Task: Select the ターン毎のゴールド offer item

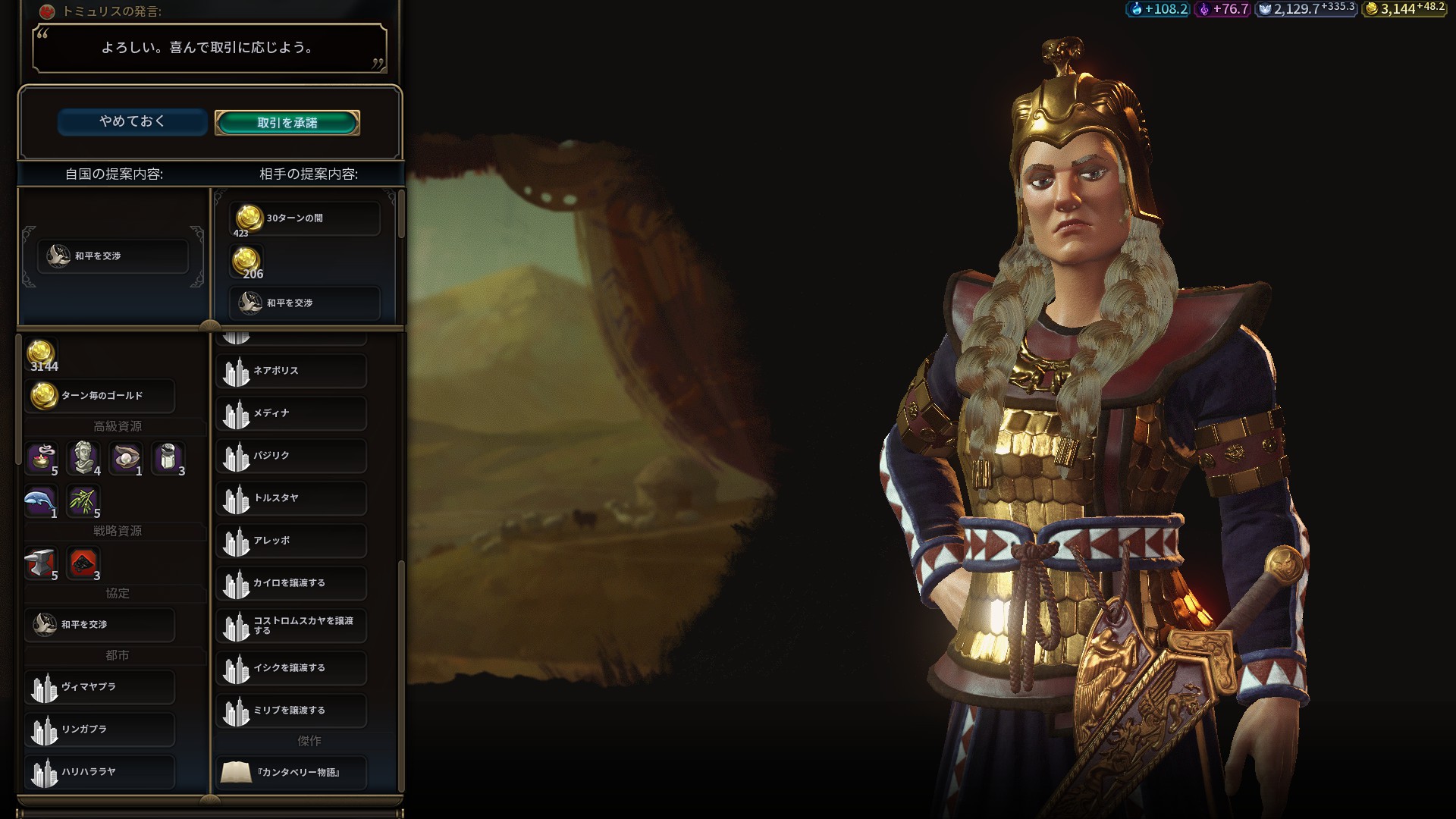Action: click(x=100, y=396)
